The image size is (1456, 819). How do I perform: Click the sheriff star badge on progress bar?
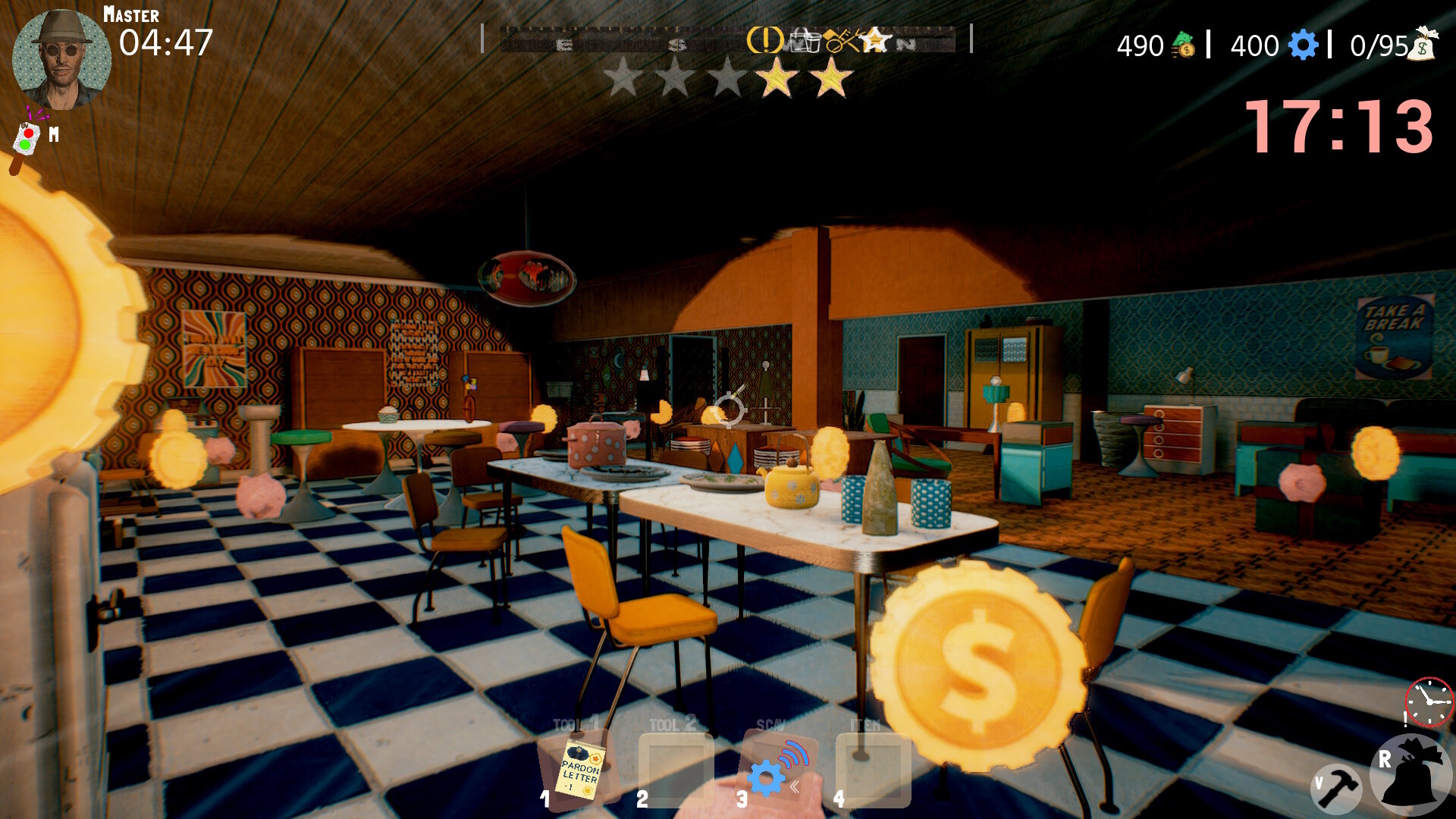[x=874, y=39]
